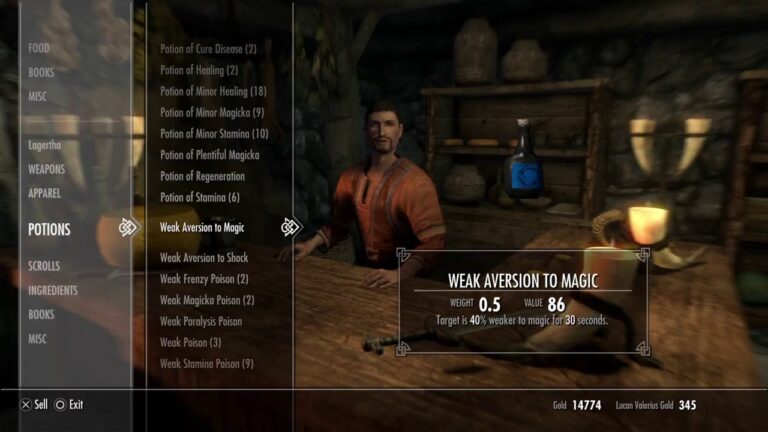The height and width of the screenshot is (432, 768).
Task: Open the WEAPONS category
Action: click(x=47, y=169)
